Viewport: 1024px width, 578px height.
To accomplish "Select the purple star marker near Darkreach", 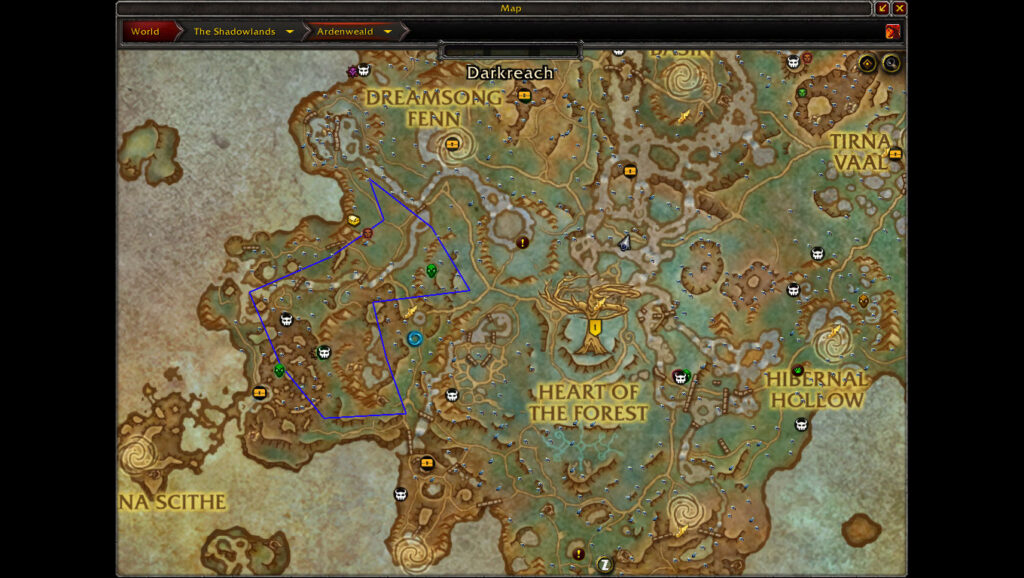I will [352, 71].
